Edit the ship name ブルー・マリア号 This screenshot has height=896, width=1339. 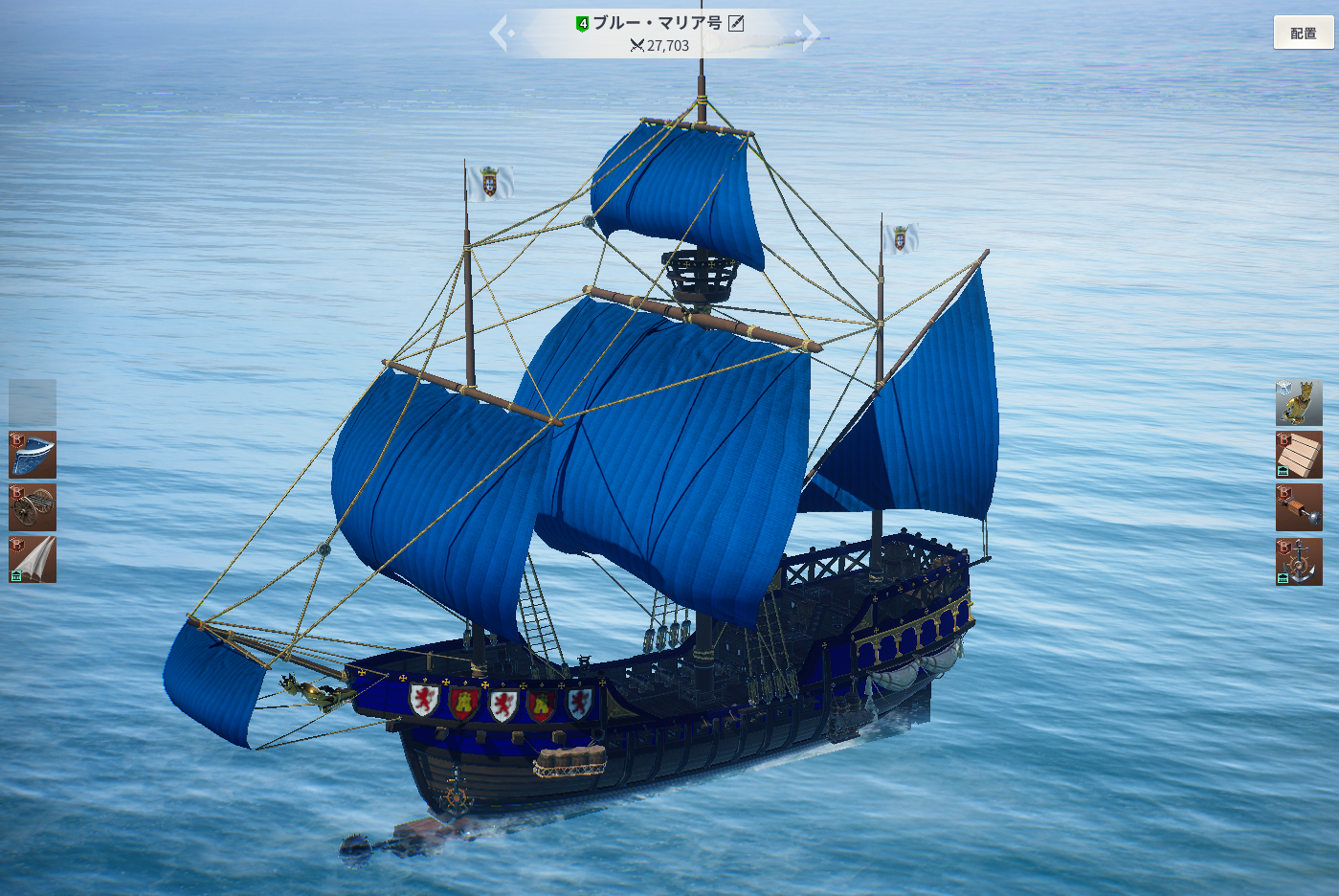[x=736, y=23]
